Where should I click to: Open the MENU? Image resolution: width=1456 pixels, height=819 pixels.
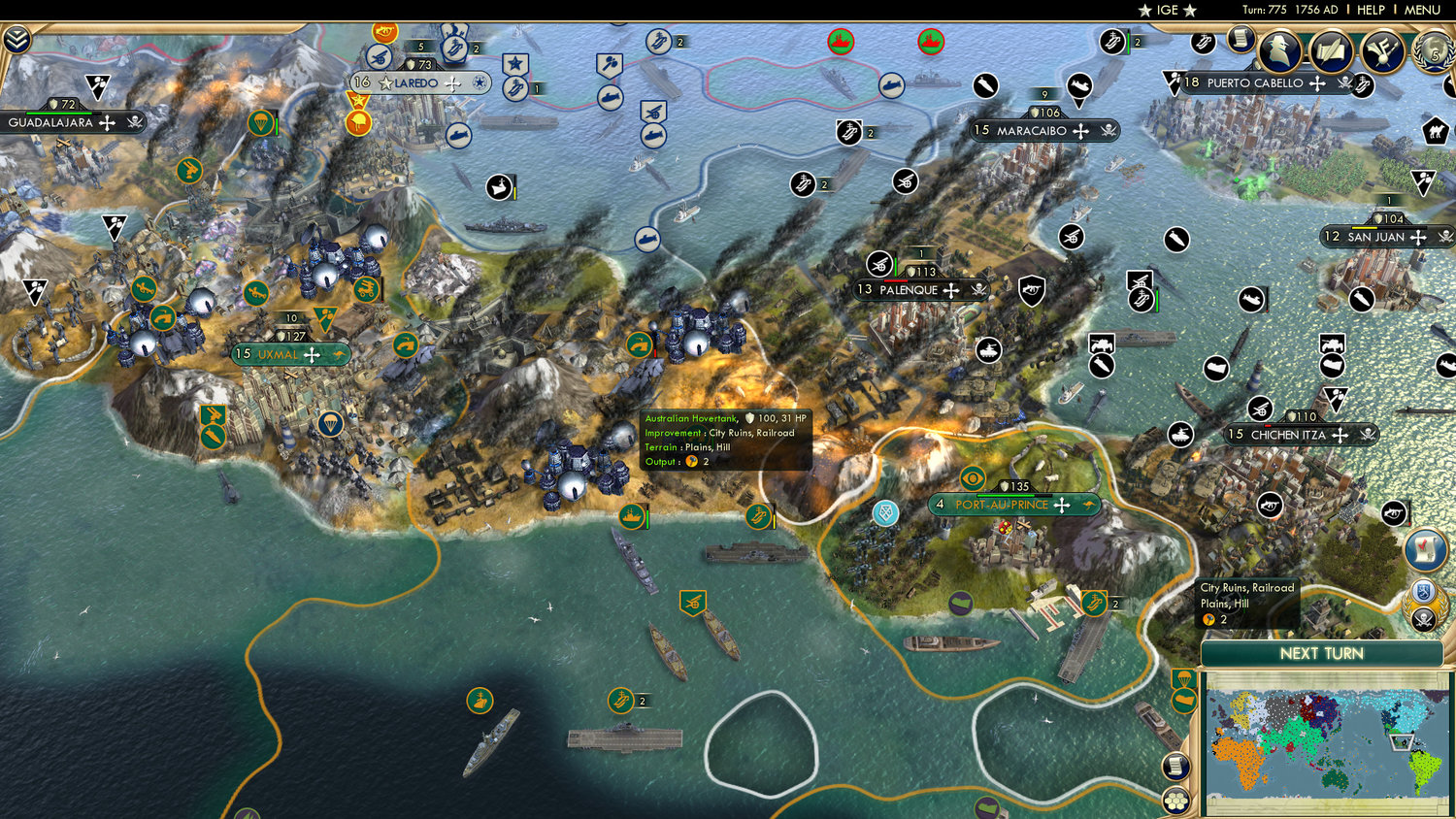(x=1421, y=10)
